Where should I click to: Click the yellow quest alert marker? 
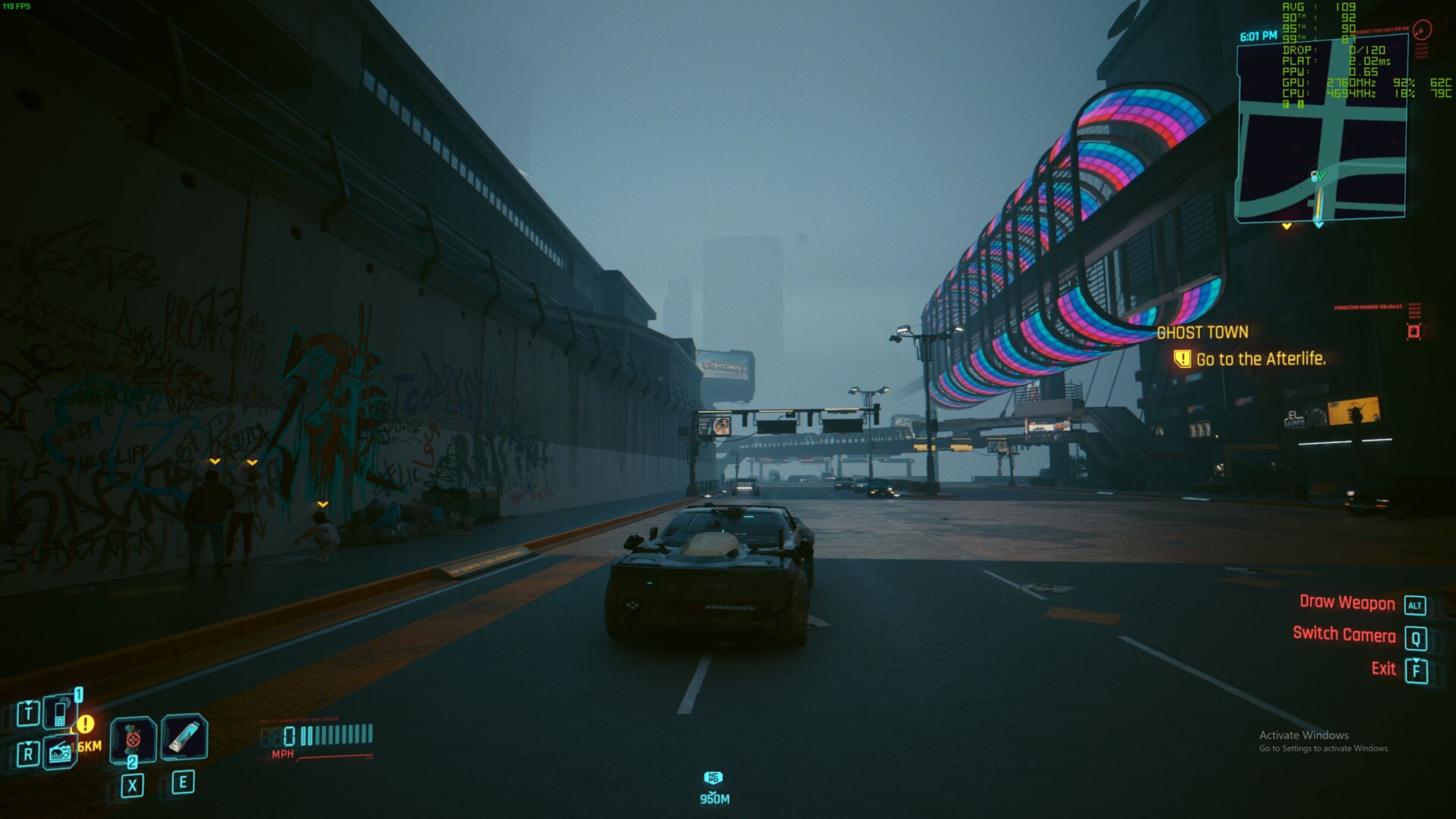(x=86, y=724)
